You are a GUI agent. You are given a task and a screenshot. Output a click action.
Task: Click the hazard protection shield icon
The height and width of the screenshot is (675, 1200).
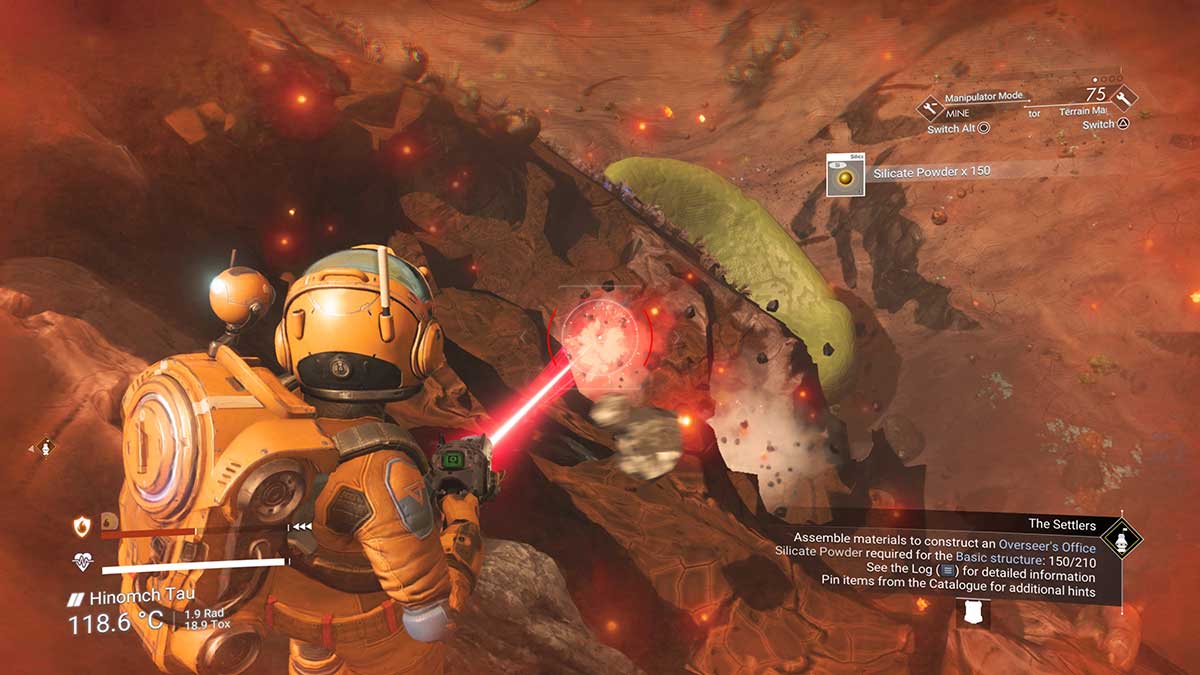(x=82, y=526)
